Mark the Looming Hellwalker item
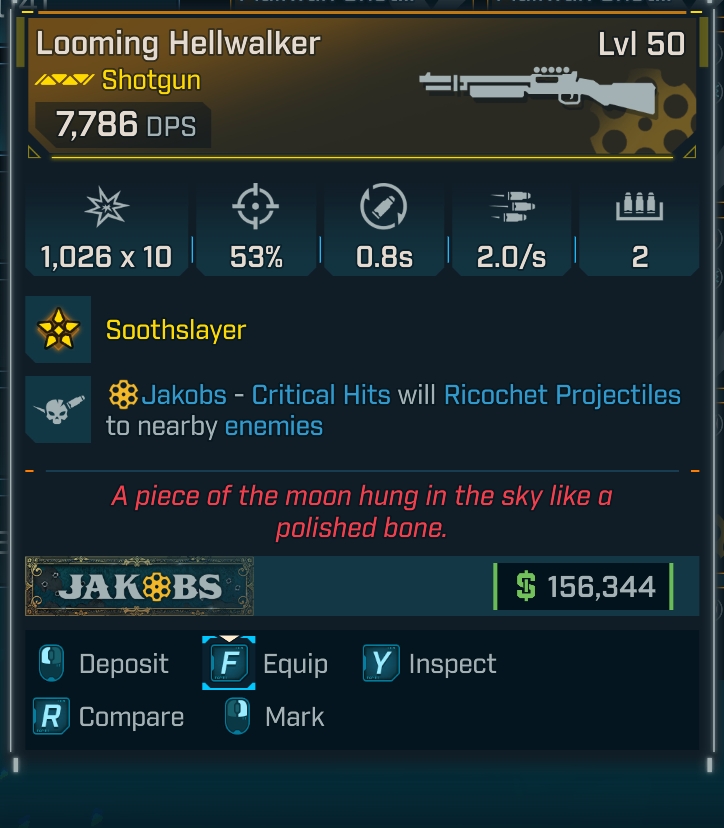This screenshot has height=828, width=724. pos(277,717)
